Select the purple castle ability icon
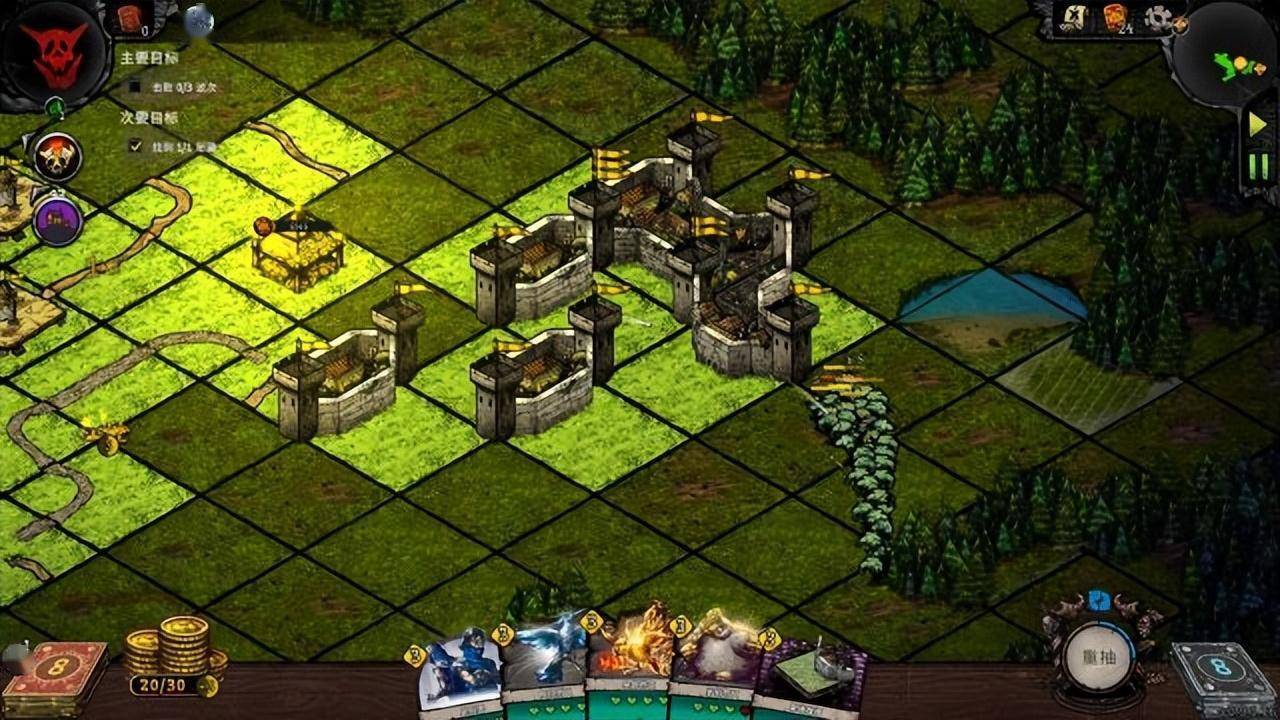The height and width of the screenshot is (720, 1280). click(57, 221)
